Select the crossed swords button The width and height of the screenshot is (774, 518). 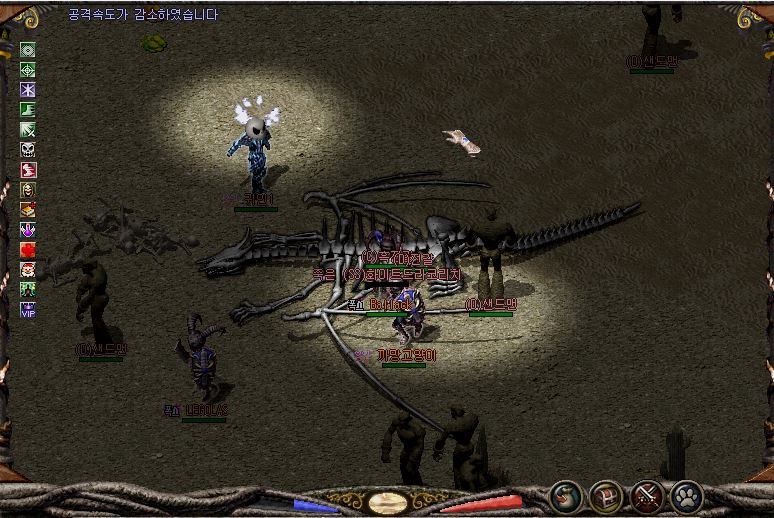tap(647, 496)
